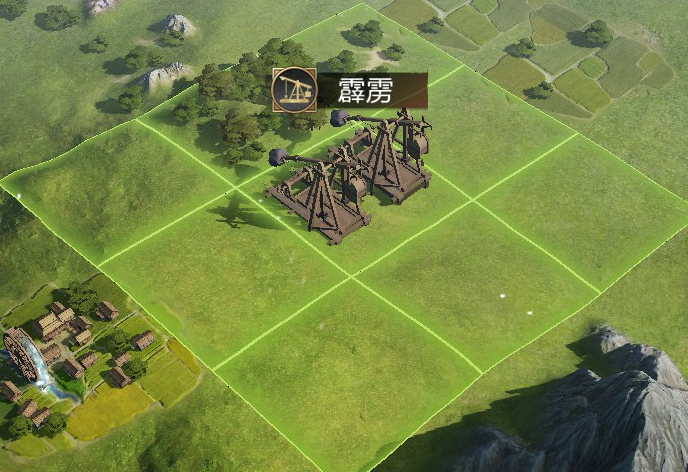Viewport: 688px width, 472px height.
Task: Click the catapult icon beside 霹雳
Action: (294, 90)
